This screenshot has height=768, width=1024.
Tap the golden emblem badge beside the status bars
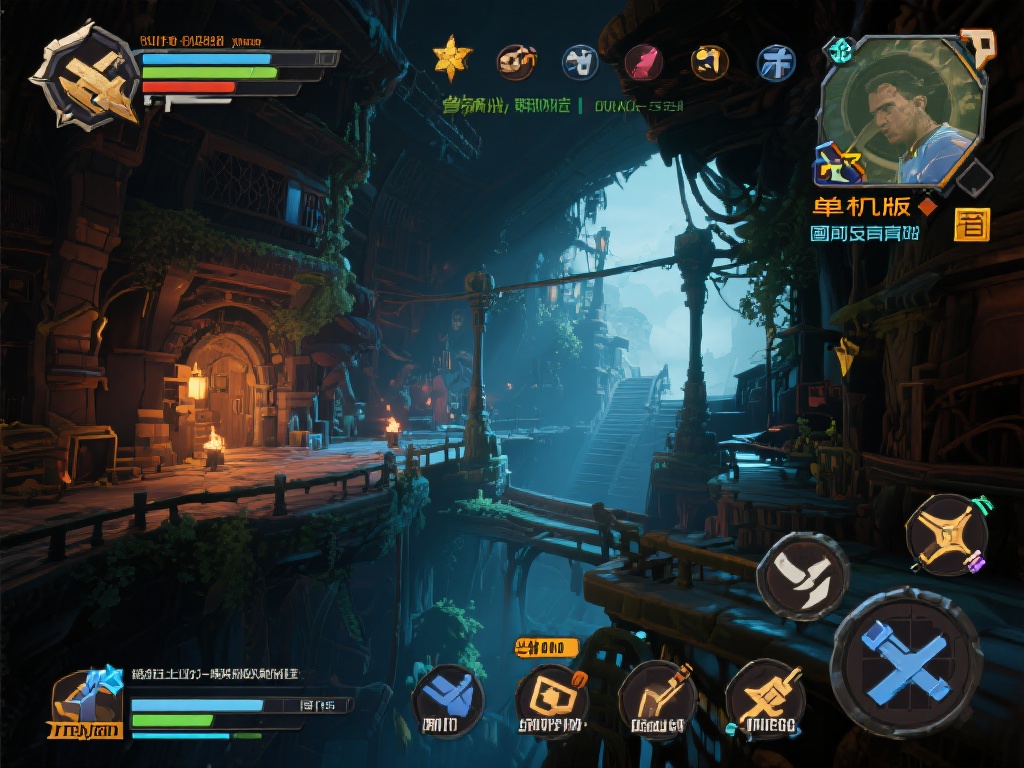85,76
